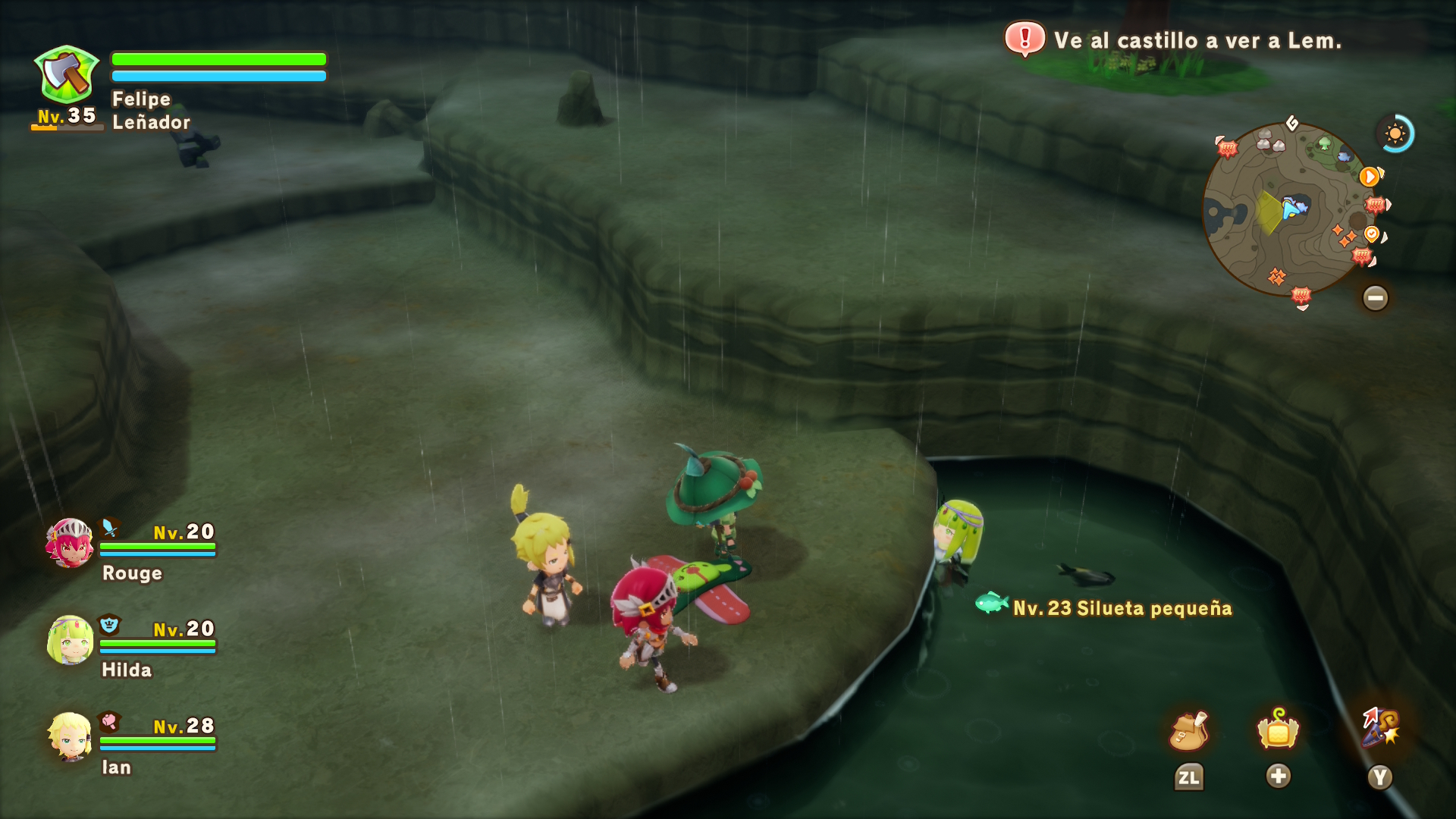Screen dimensions: 1456x819
Task: Click the Leñador axe class emblem
Action: (67, 74)
